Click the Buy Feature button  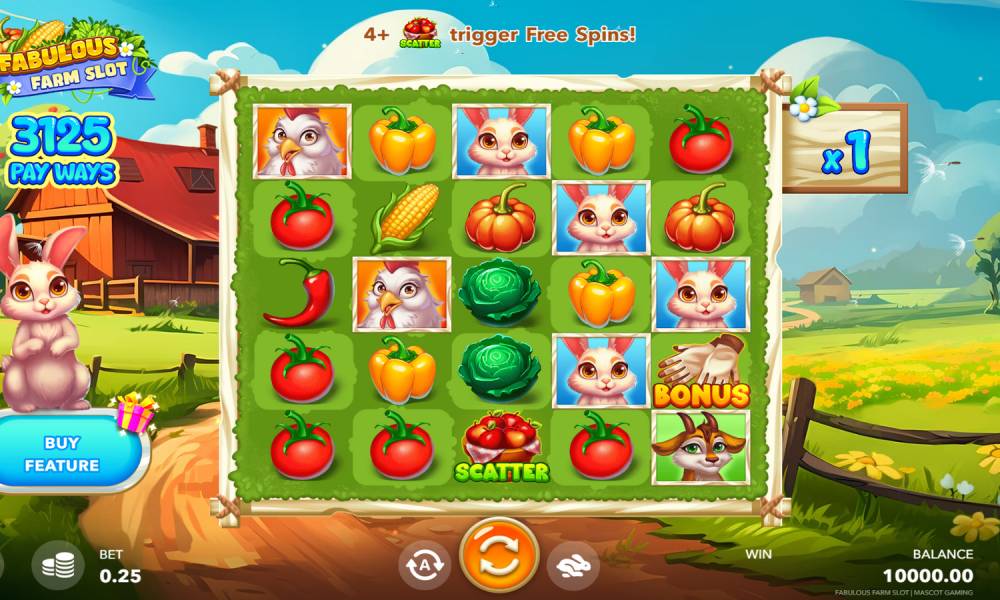click(x=63, y=454)
